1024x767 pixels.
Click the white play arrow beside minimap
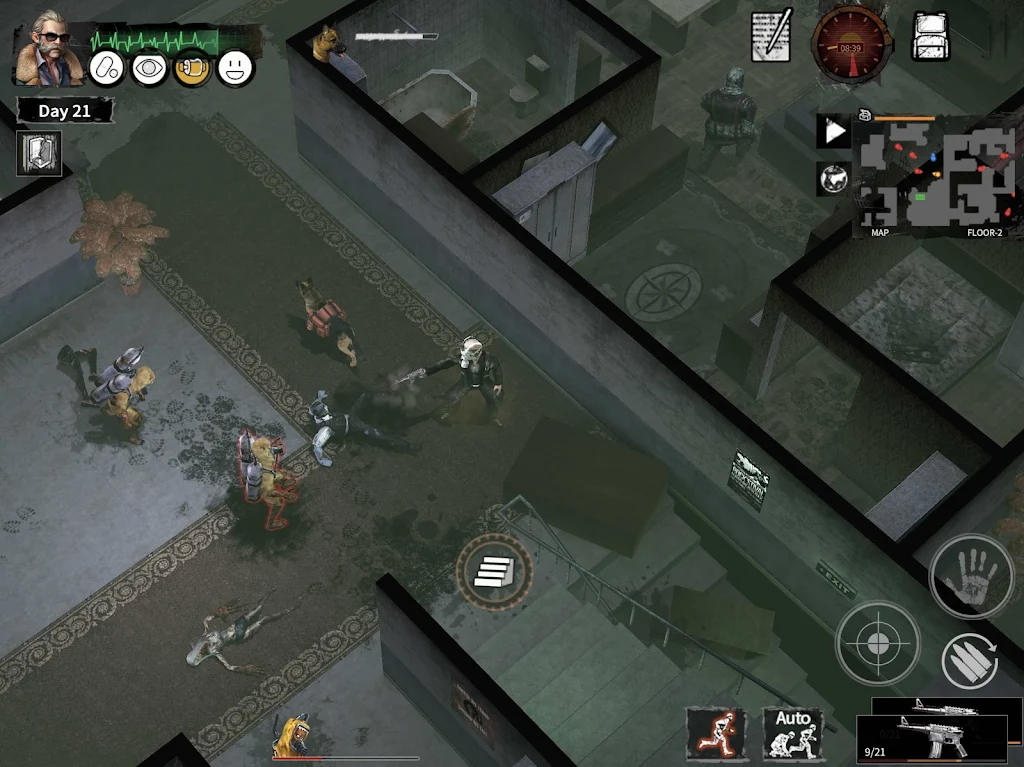click(833, 131)
